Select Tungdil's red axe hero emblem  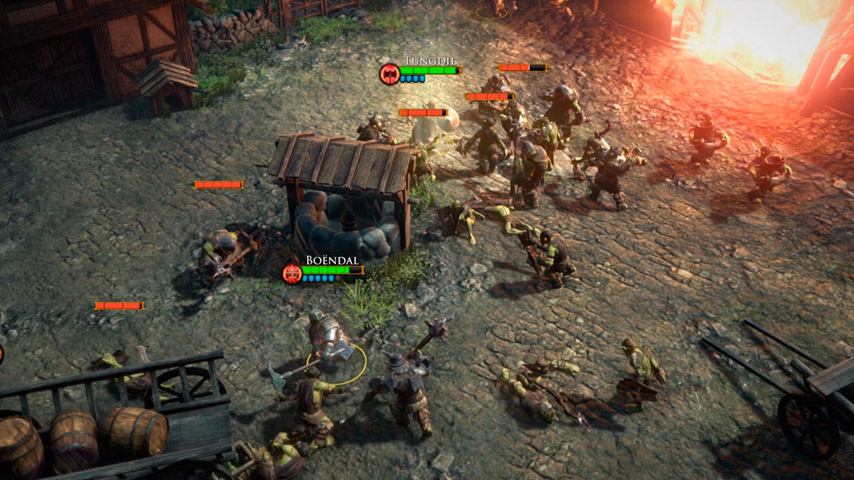[389, 73]
